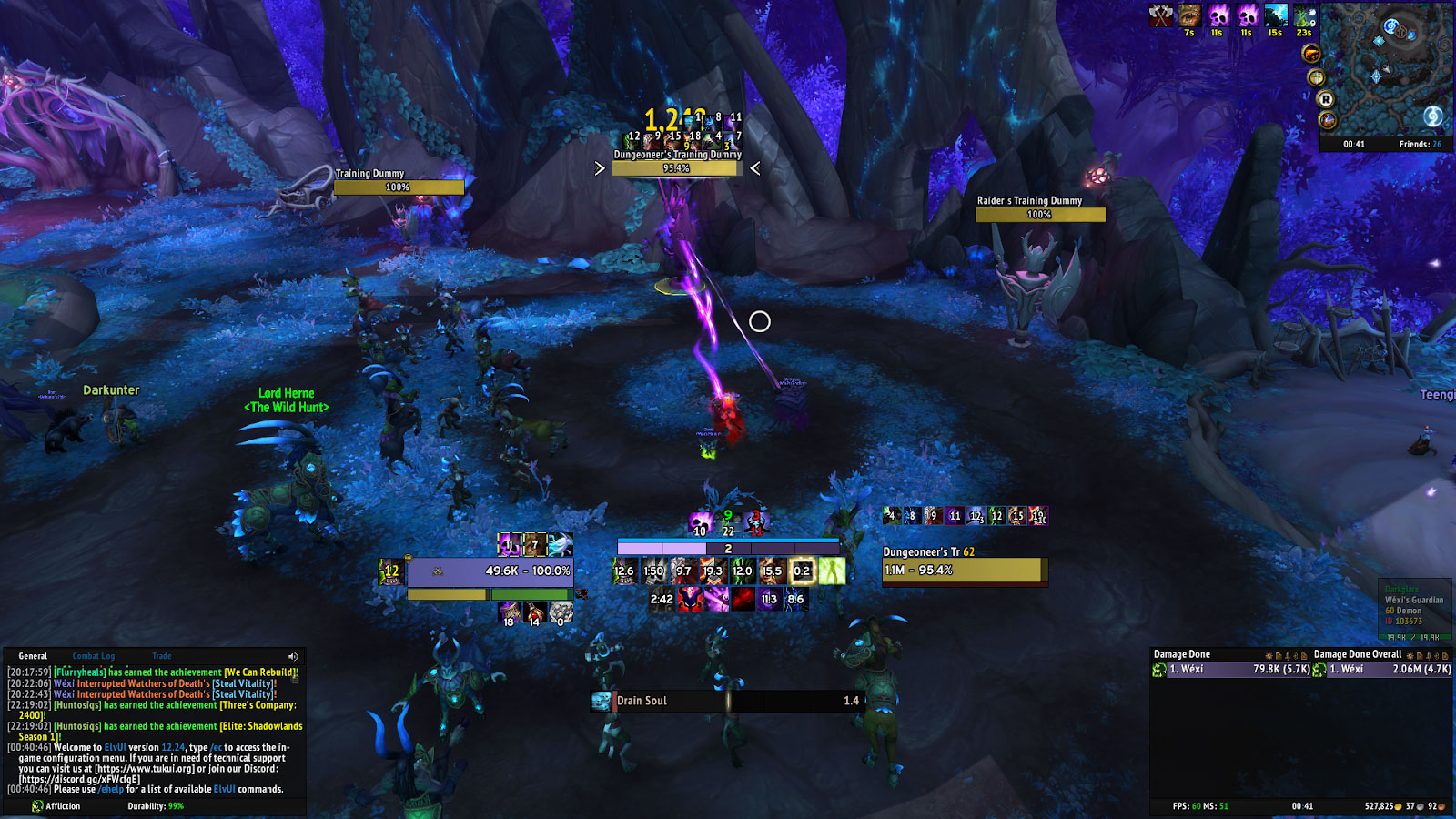Open the Trade chat tab
Screen dimensions: 1456x819
161,656
